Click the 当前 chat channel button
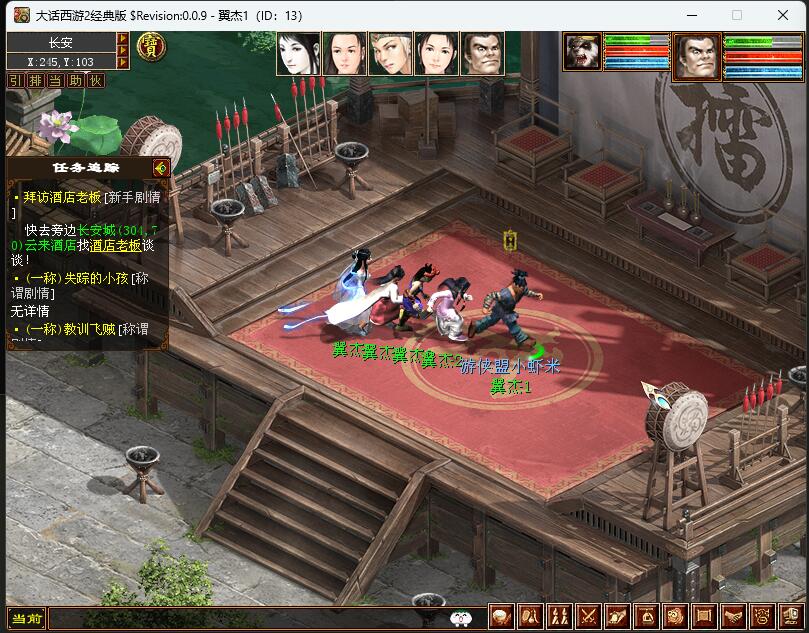The width and height of the screenshot is (809, 633). click(x=27, y=619)
